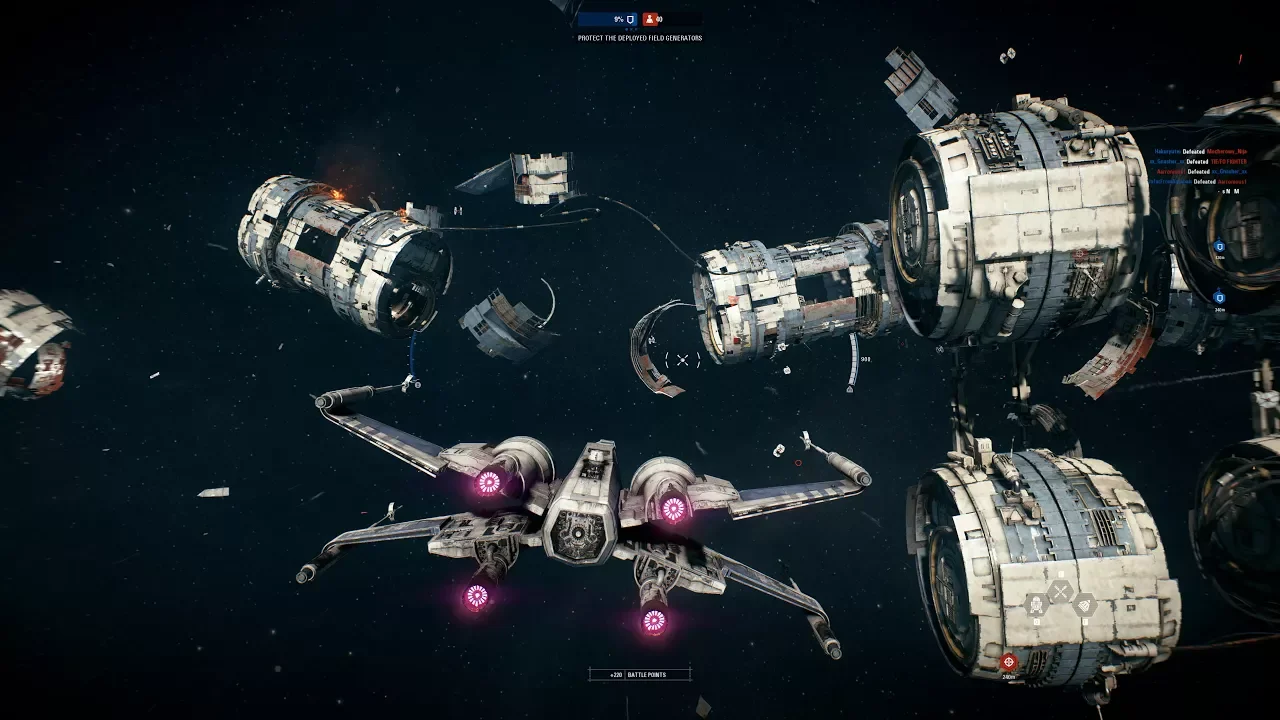The image size is (1280, 720).
Task: Use the right-hand hexagon ability icon
Action: tap(1084, 604)
